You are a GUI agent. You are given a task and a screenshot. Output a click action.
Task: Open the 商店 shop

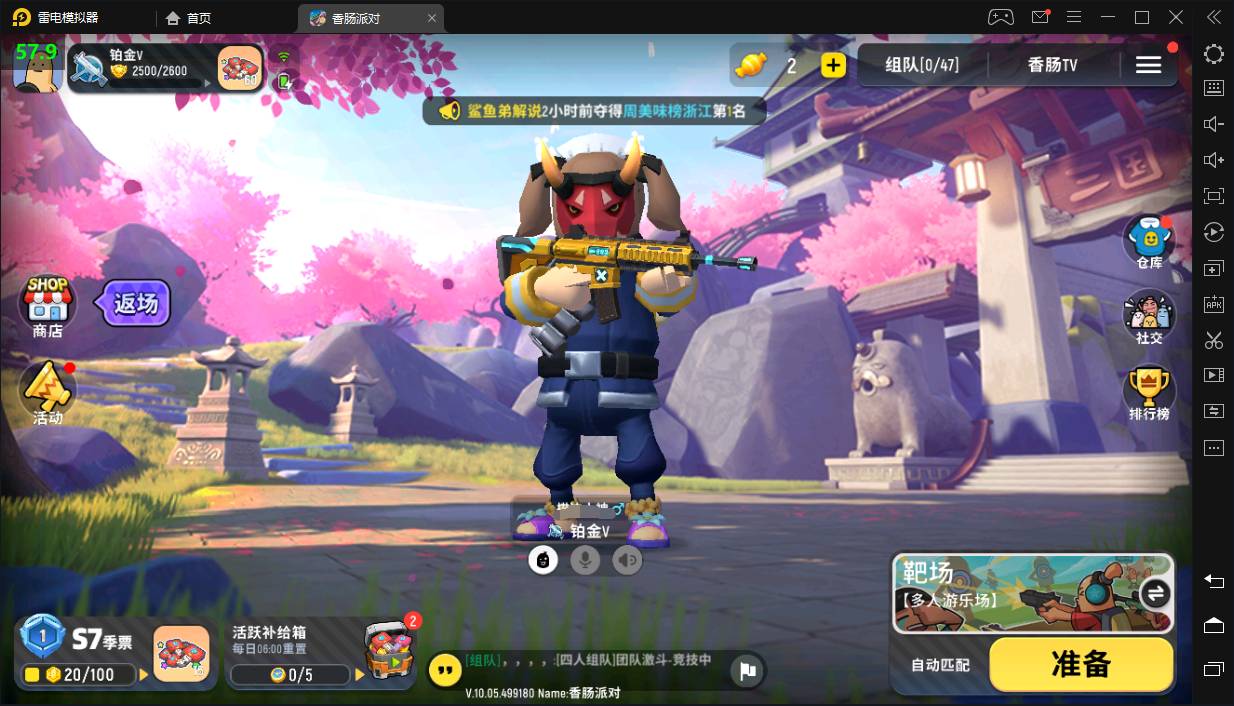[47, 305]
